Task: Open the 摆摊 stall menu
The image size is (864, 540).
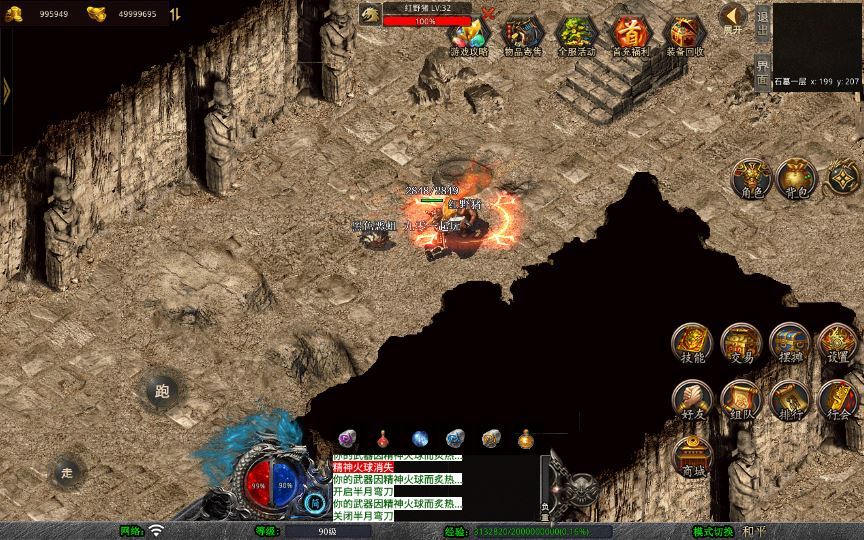Action: point(789,343)
